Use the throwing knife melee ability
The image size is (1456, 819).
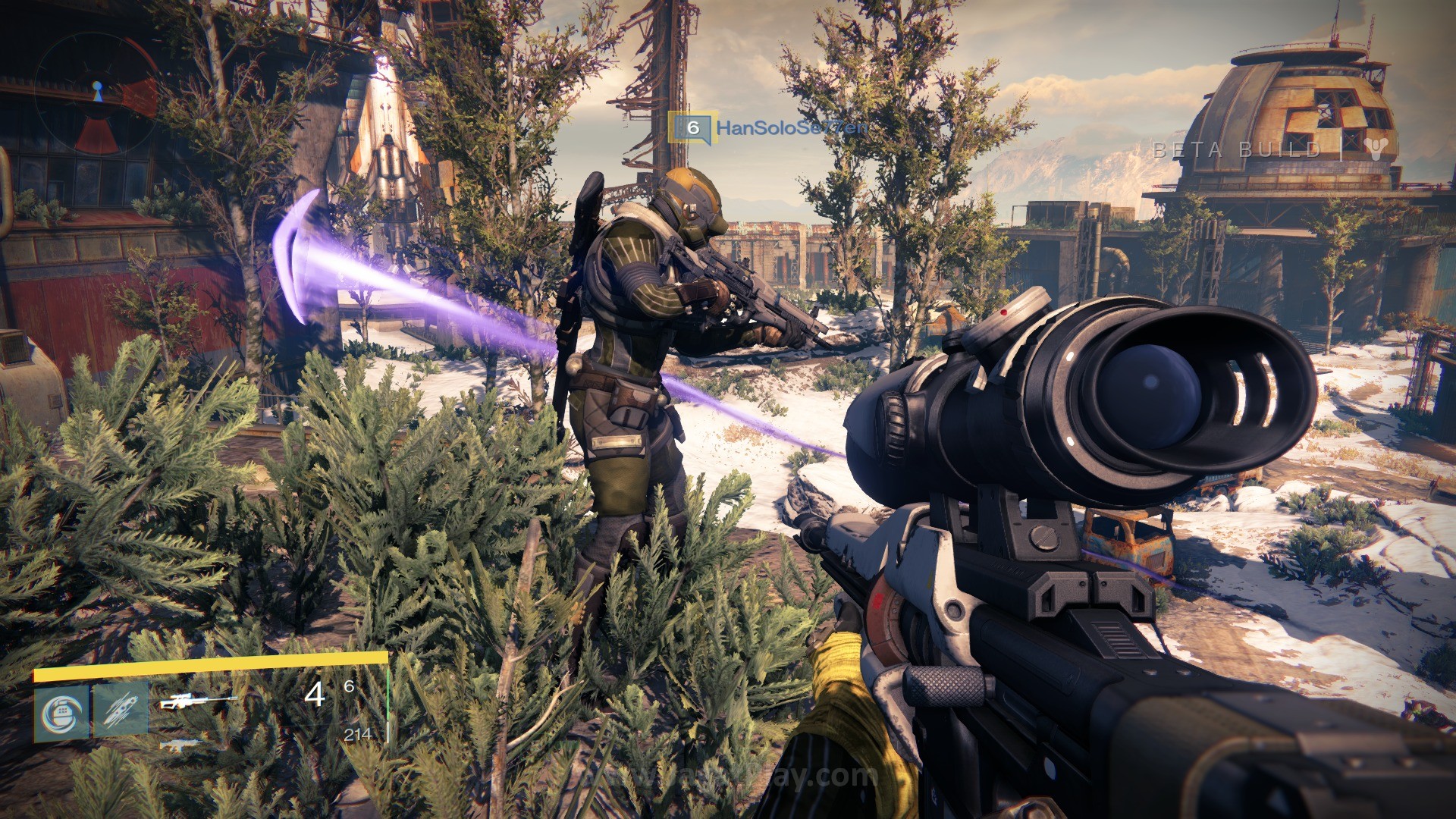point(121,711)
